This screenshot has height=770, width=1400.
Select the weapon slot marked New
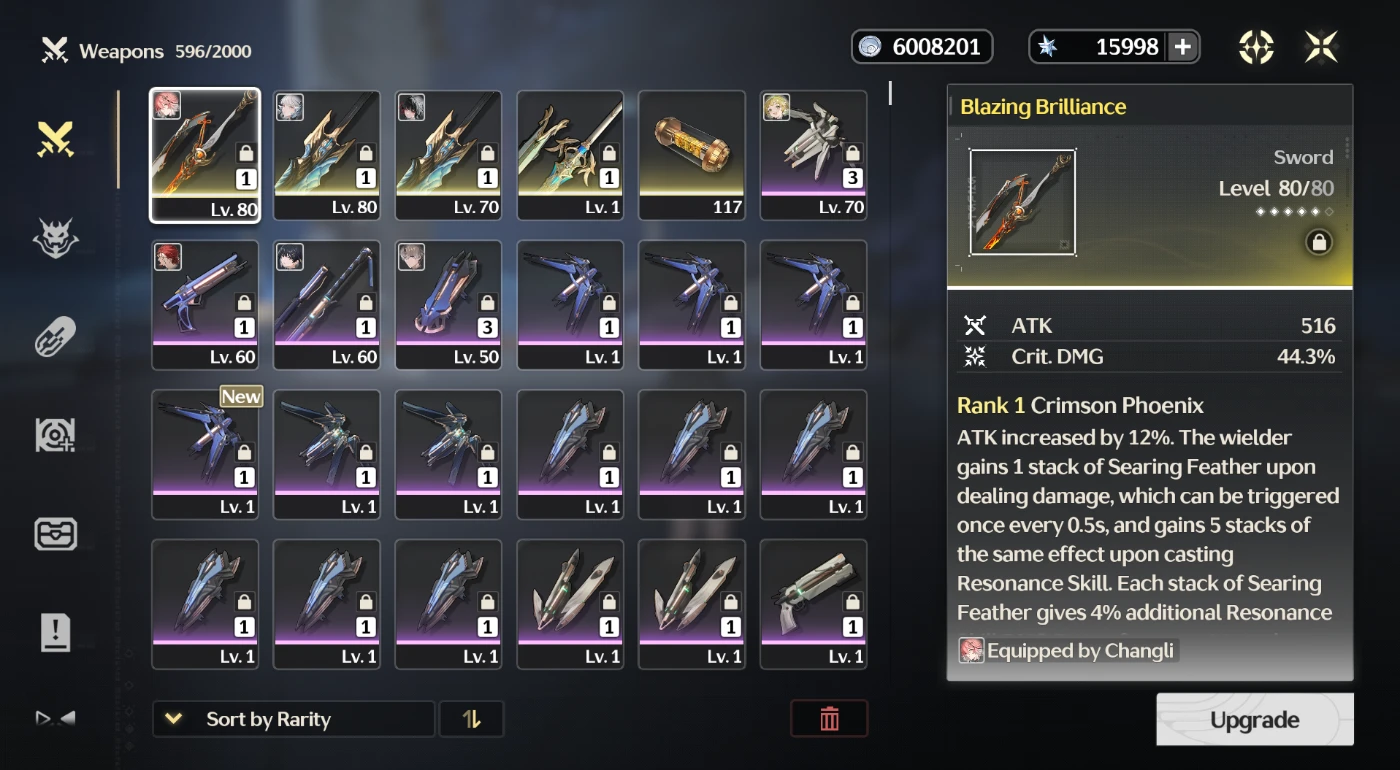point(205,455)
